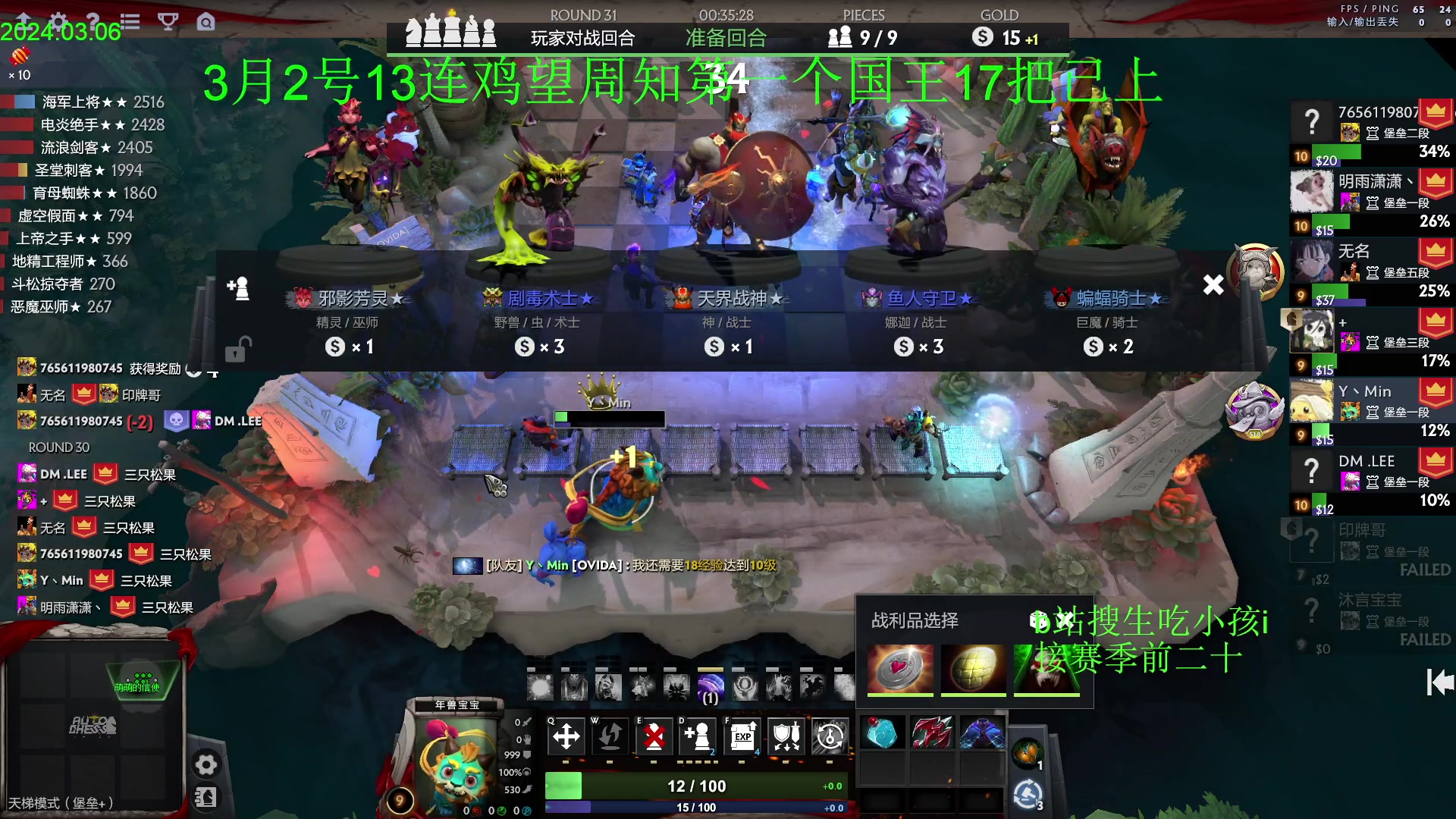The image size is (1456, 819).
Task: Open shop with the add-piece ability
Action: 698,736
